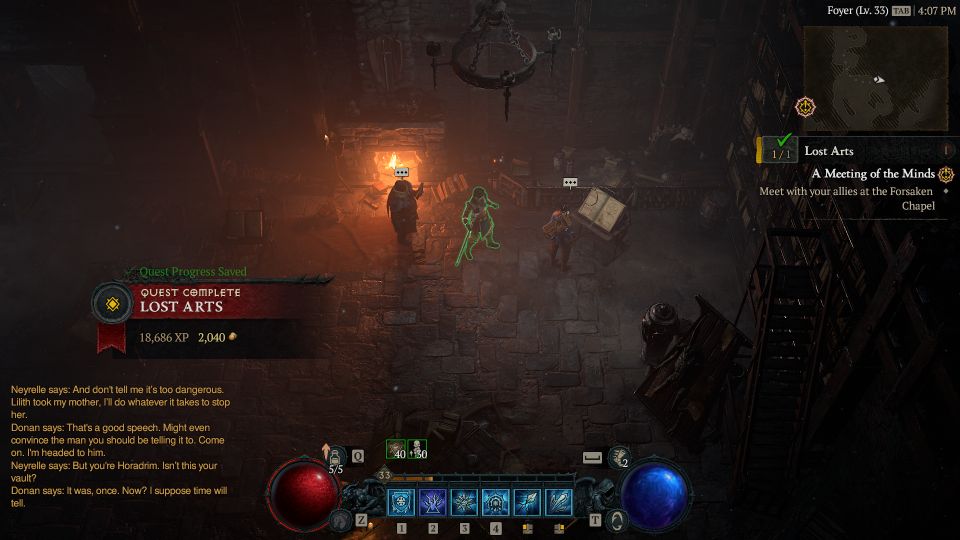
Task: Activate the branching tree skill in slot 2
Action: tap(433, 503)
